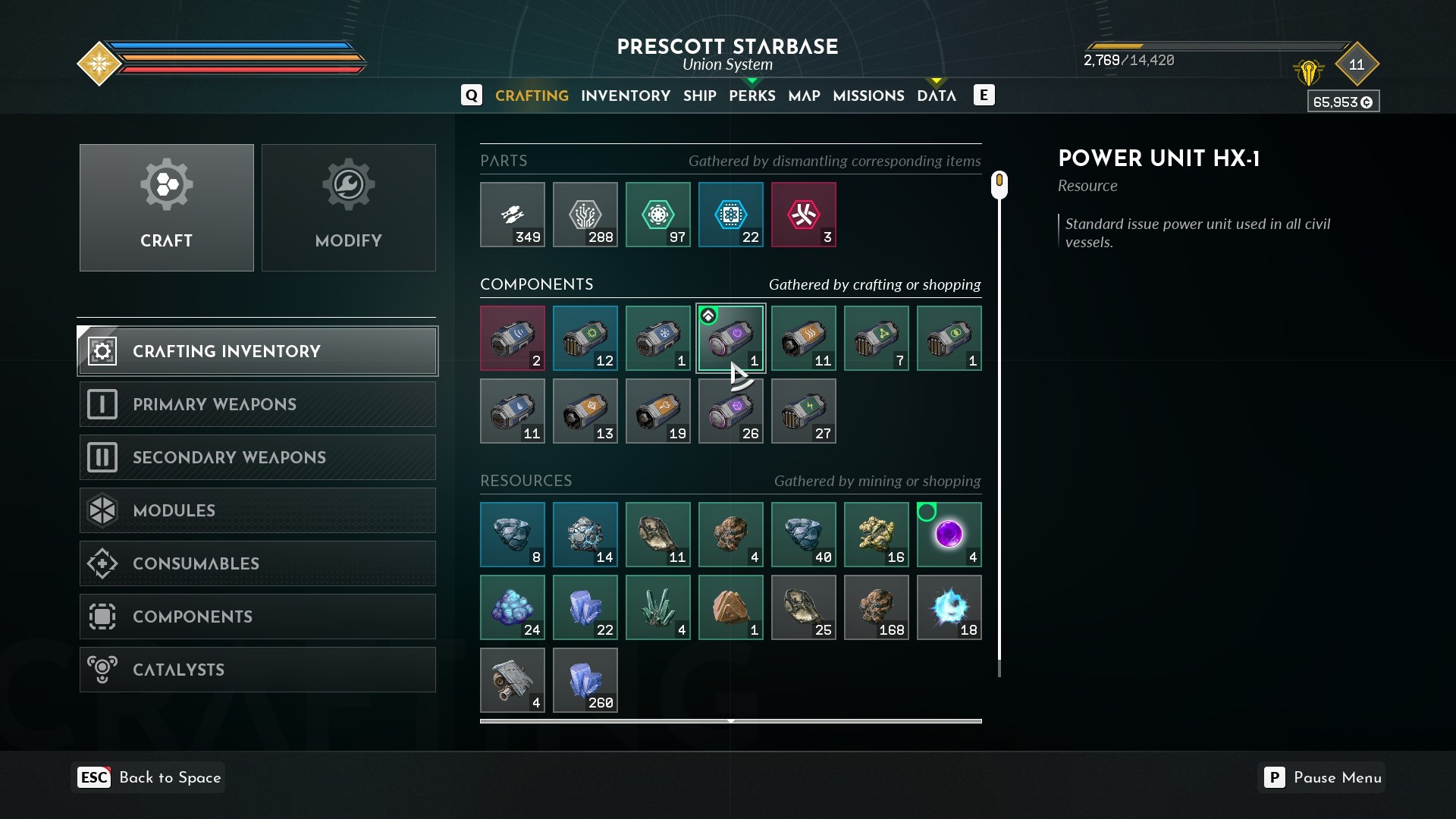
Task: Select the resource stack of 168
Action: [x=876, y=607]
